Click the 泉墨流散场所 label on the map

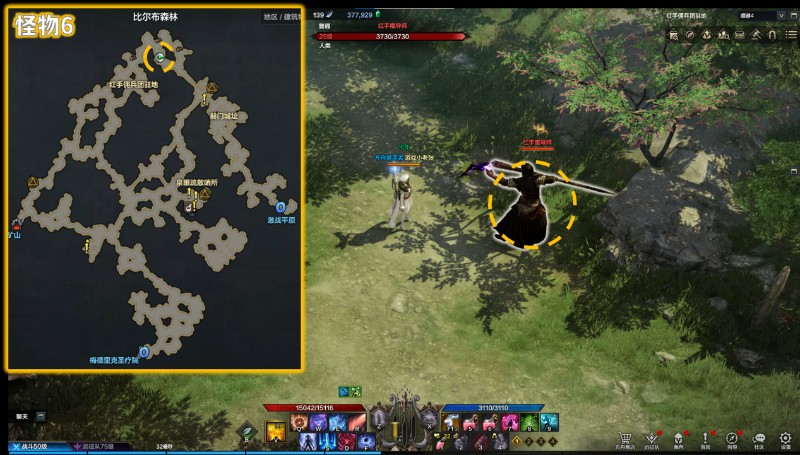click(182, 184)
